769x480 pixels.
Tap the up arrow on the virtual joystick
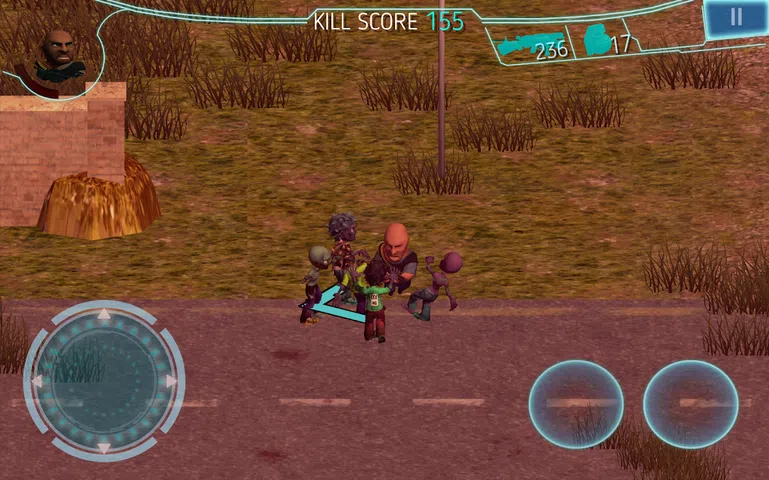(104, 317)
